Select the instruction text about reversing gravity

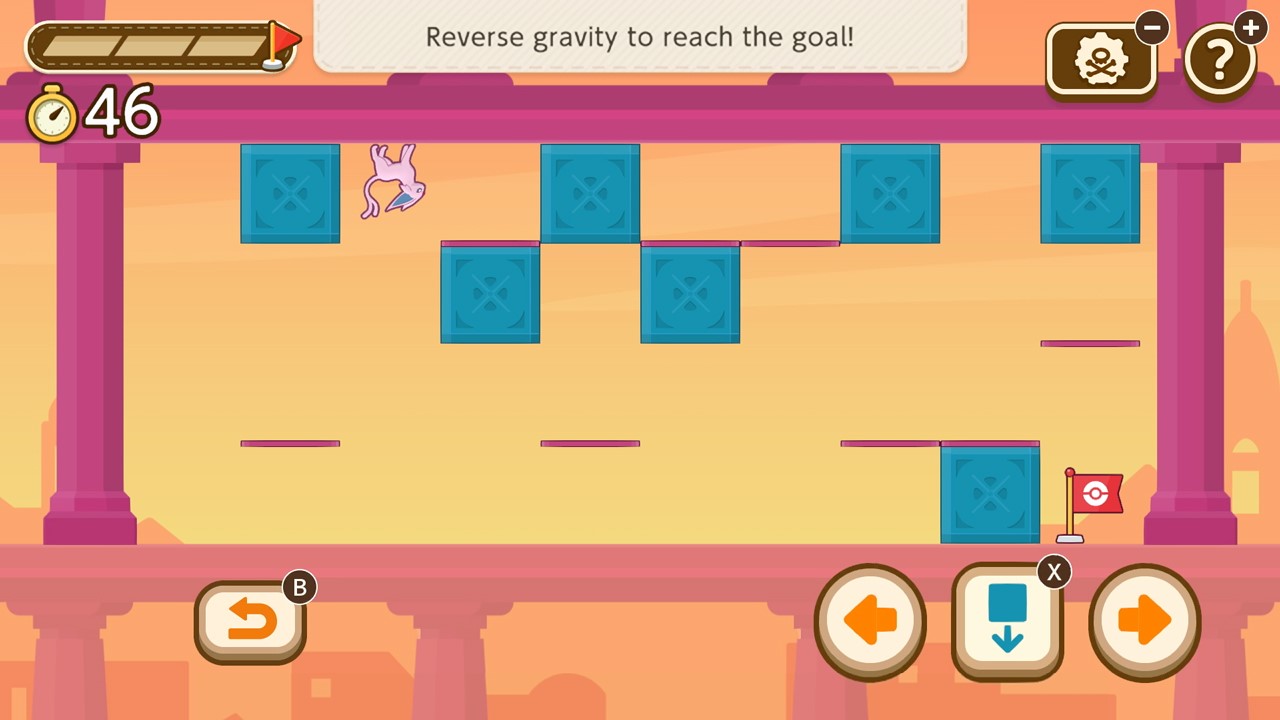(x=640, y=37)
